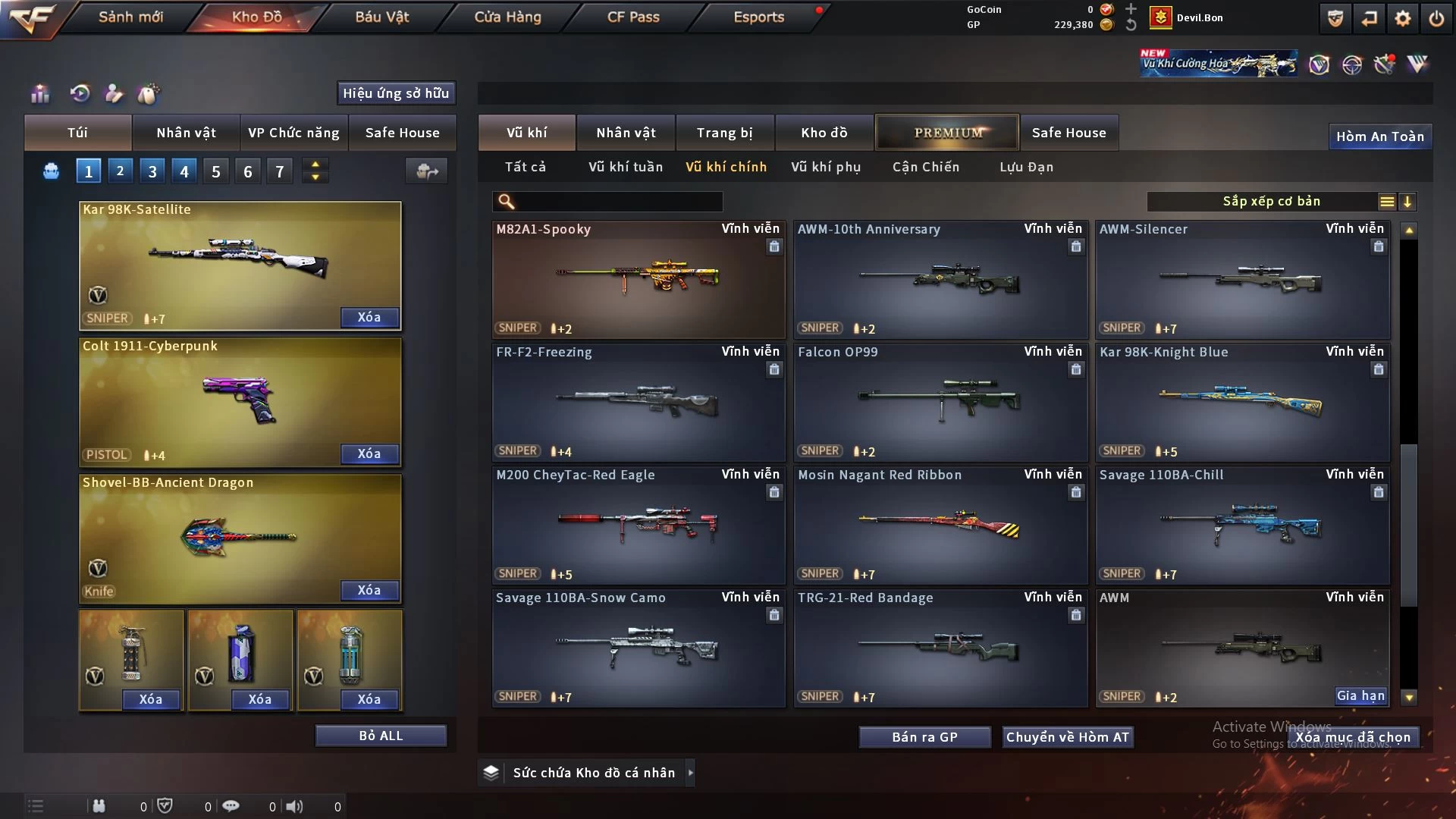Image resolution: width=1456 pixels, height=819 pixels.
Task: Filter by Vũ khí phụ weapons
Action: (x=825, y=167)
